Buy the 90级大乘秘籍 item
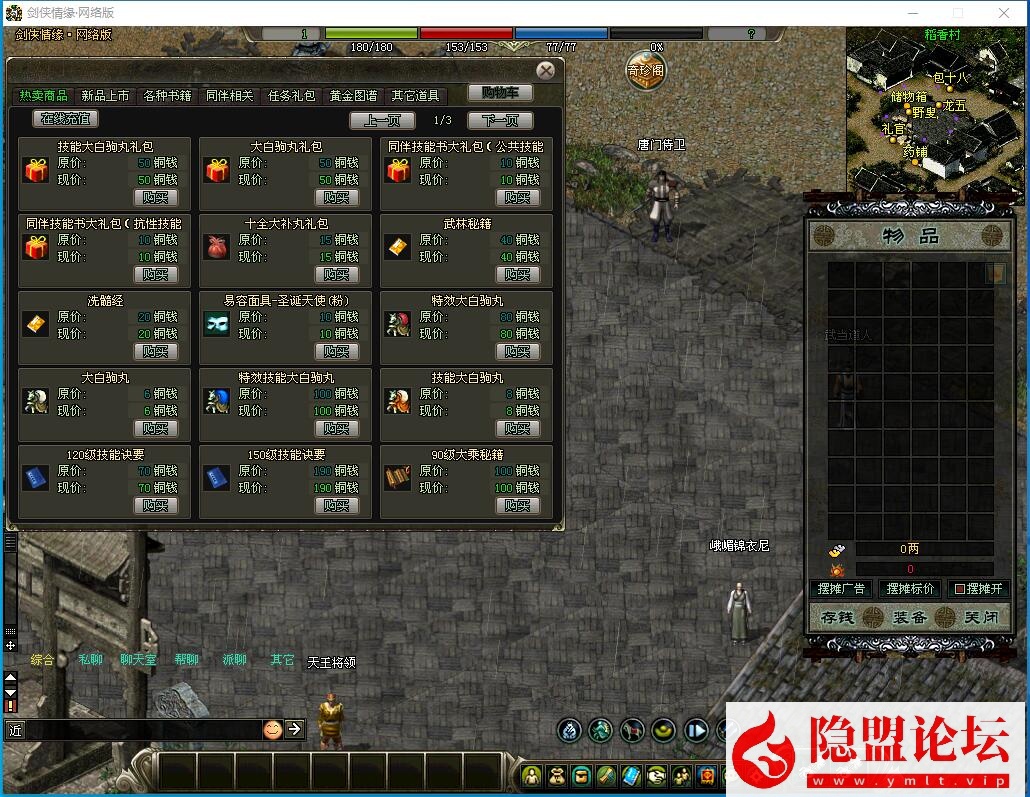 [518, 505]
